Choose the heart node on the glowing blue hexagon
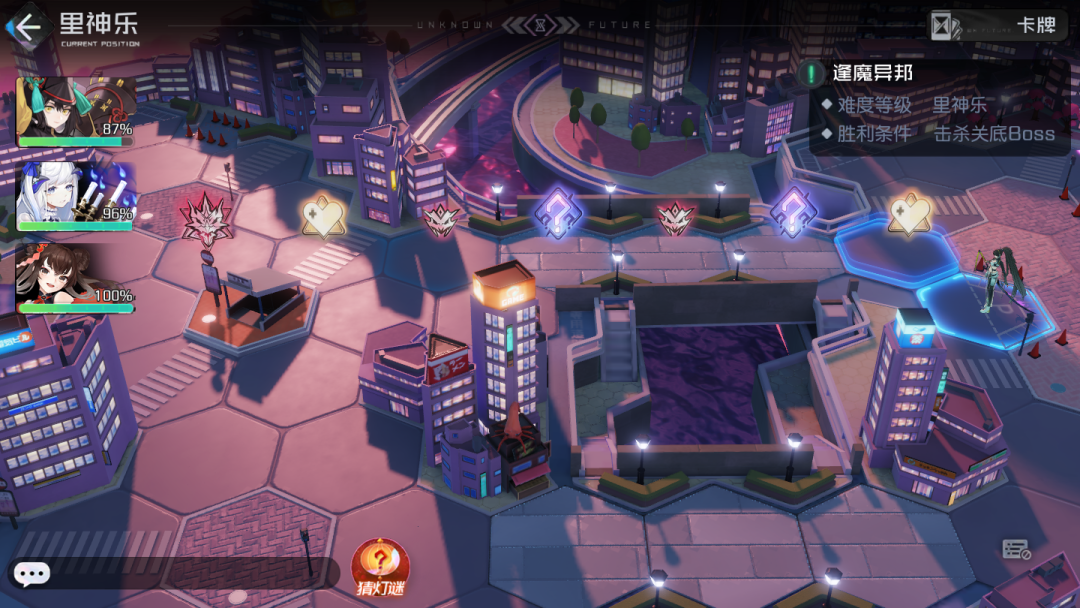The width and height of the screenshot is (1080, 608). [x=909, y=215]
